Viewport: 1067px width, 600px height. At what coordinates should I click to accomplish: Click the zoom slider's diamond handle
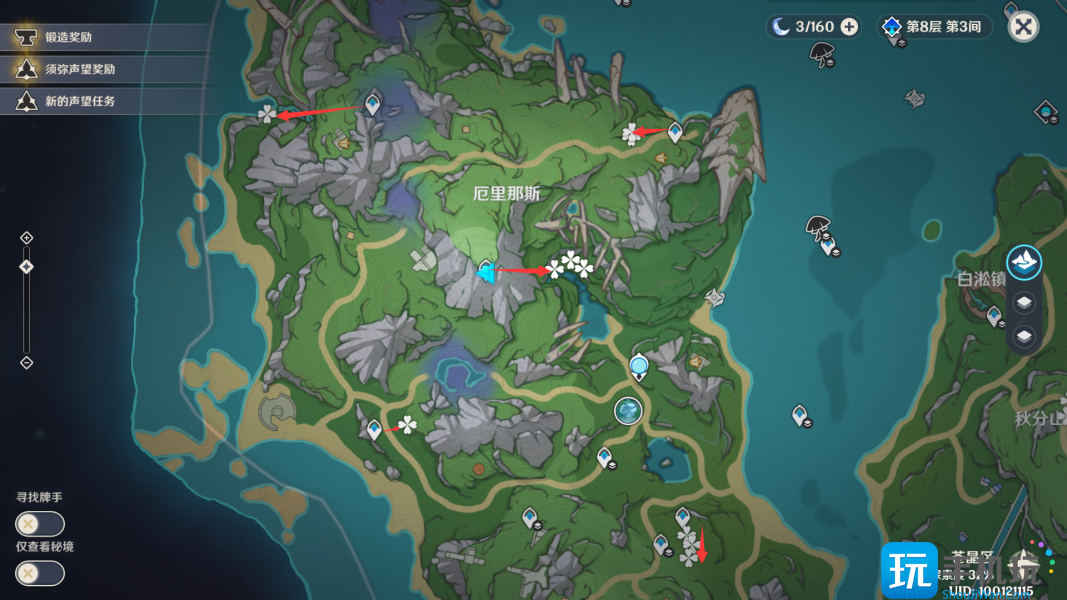click(x=27, y=266)
